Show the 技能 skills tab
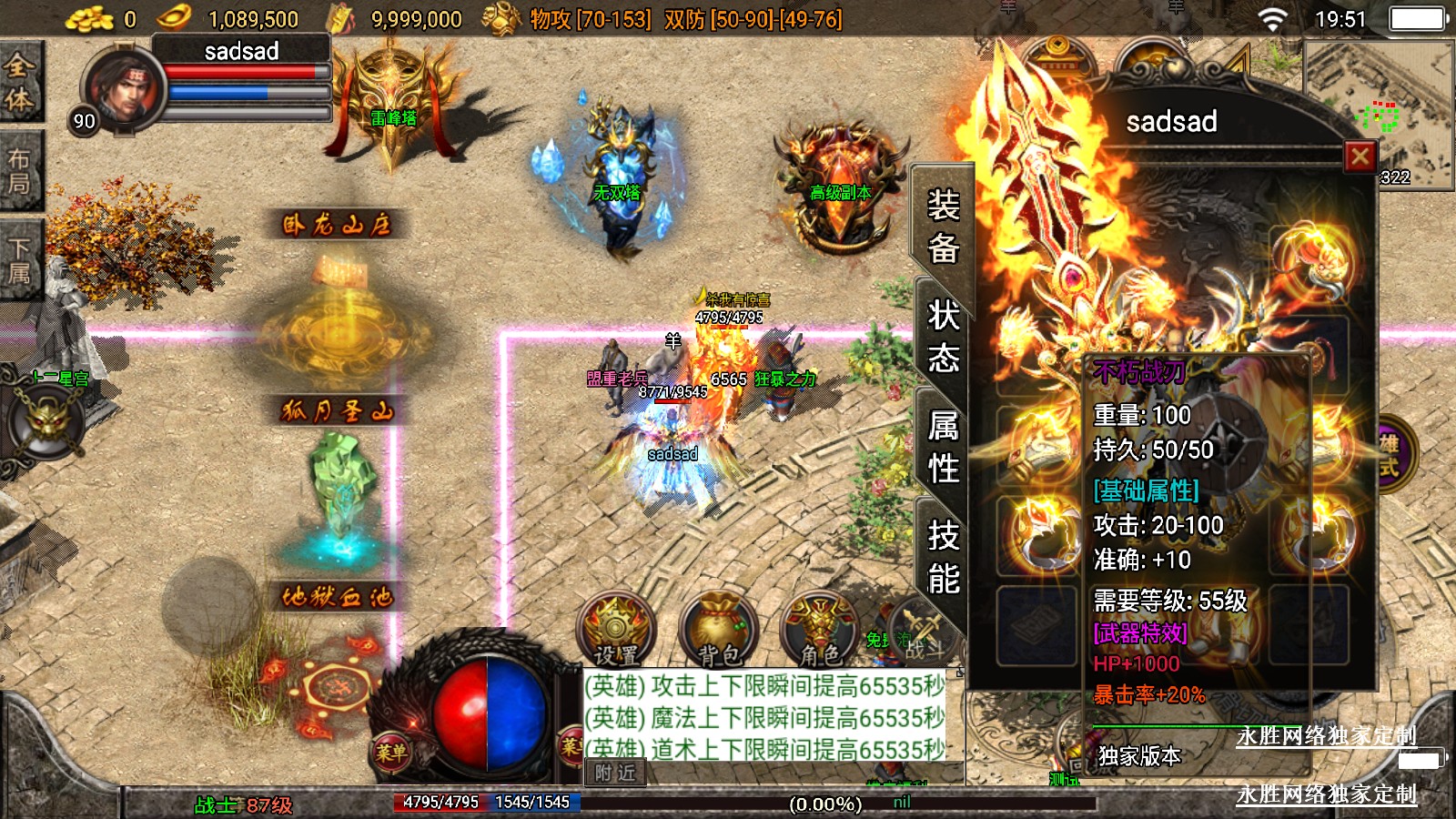Image resolution: width=1456 pixels, height=819 pixels. point(944,557)
